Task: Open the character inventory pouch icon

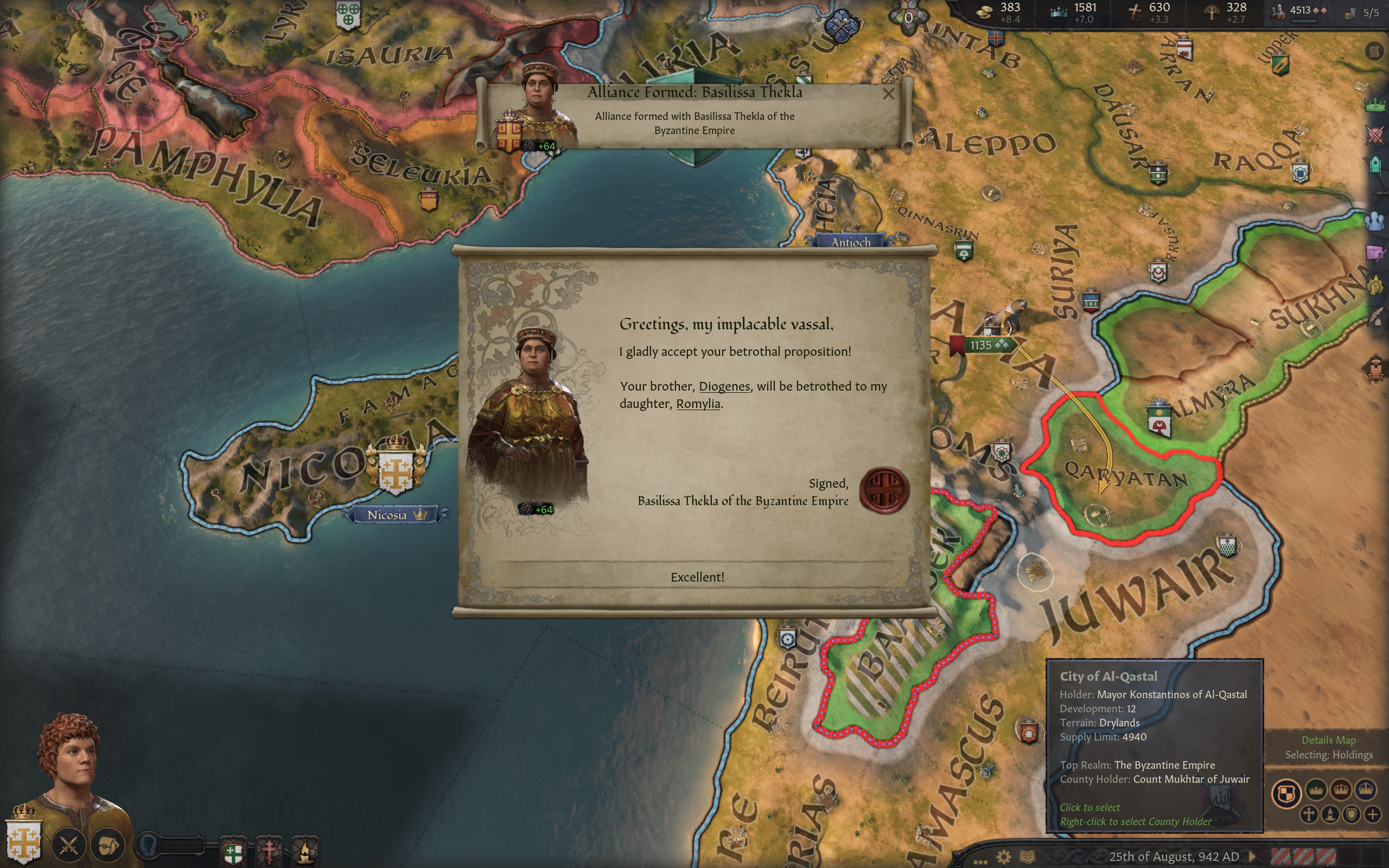Action: point(109,845)
